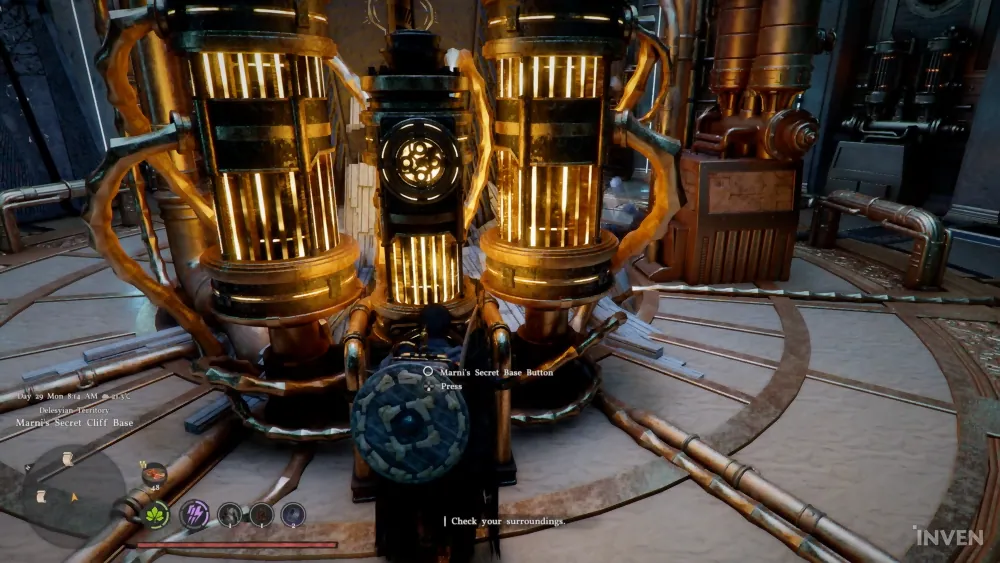
Task: Select the blue-tinted slot with count 2
Action: pyautogui.click(x=293, y=515)
